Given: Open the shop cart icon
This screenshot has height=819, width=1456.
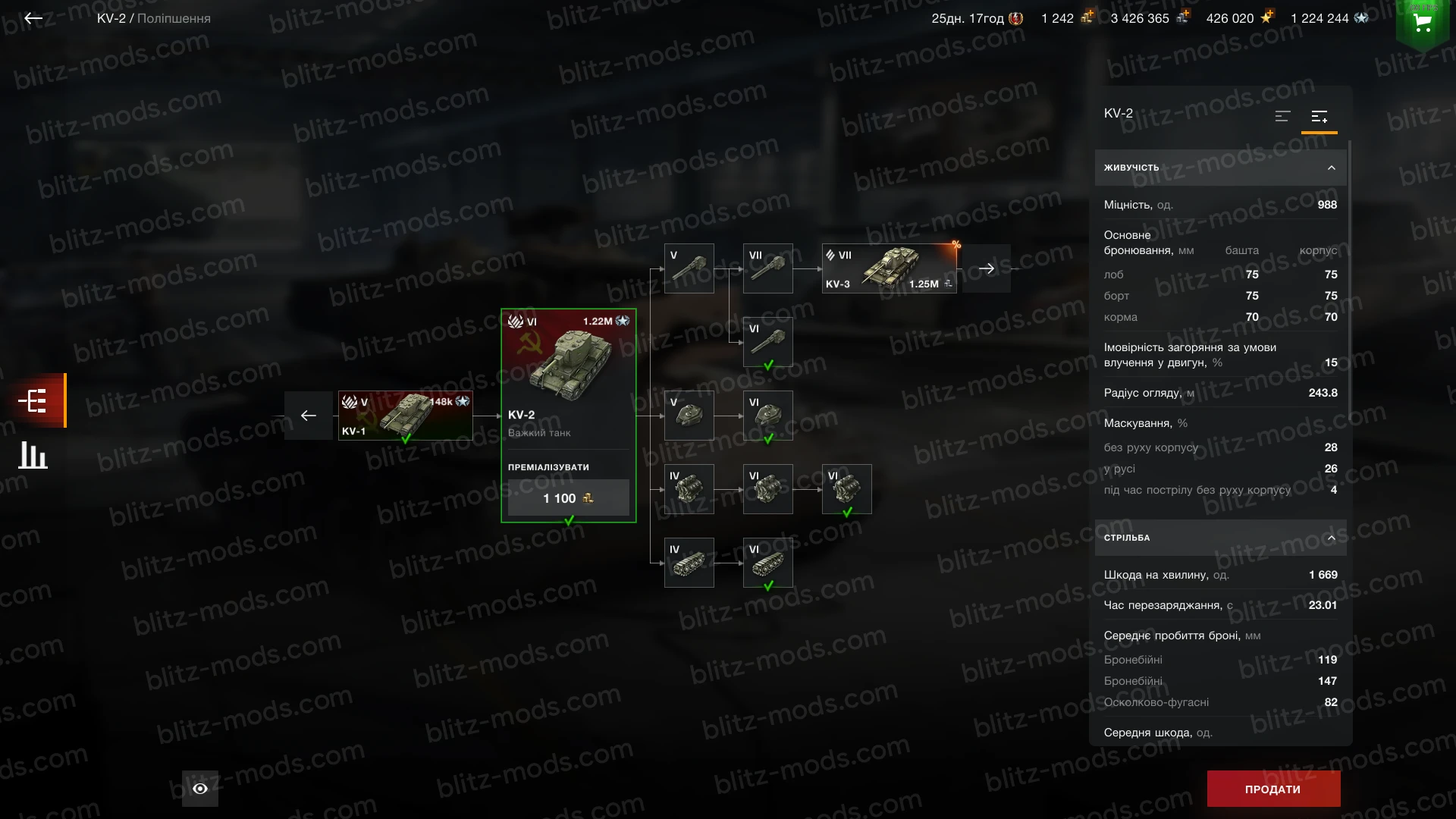Looking at the screenshot, I should coord(1423,24).
